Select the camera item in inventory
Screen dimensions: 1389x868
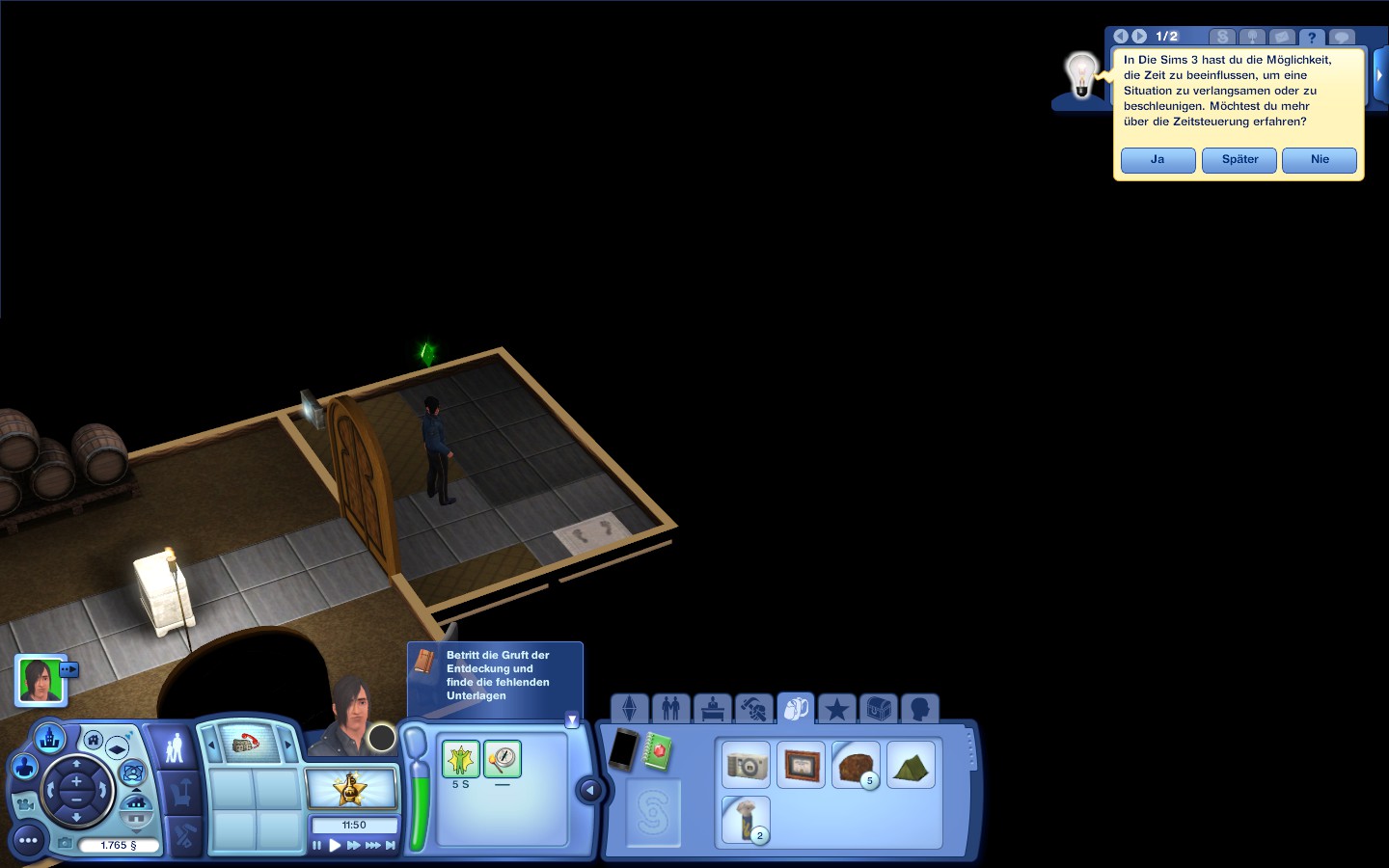pos(747,766)
